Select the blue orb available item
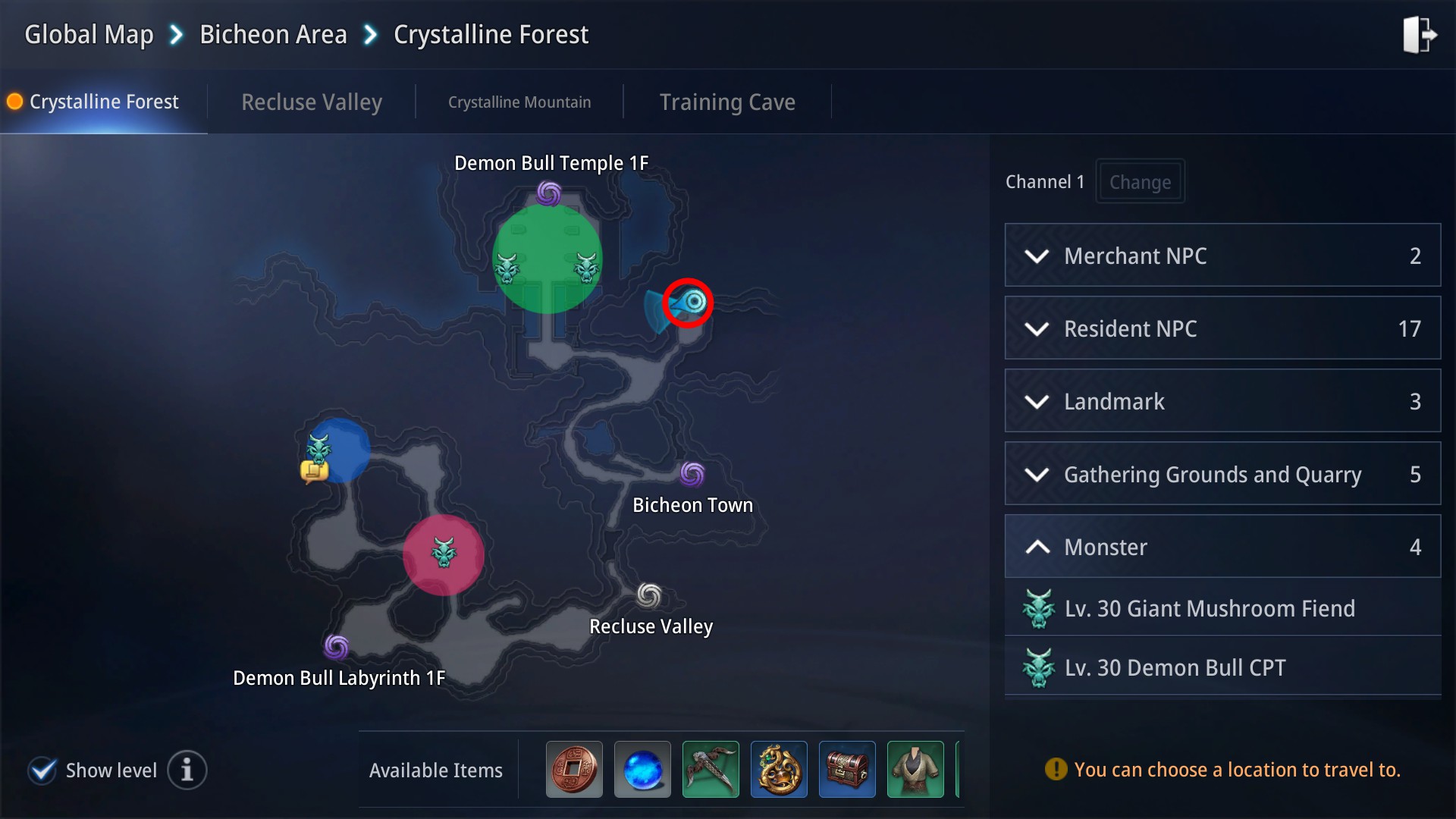 [642, 769]
